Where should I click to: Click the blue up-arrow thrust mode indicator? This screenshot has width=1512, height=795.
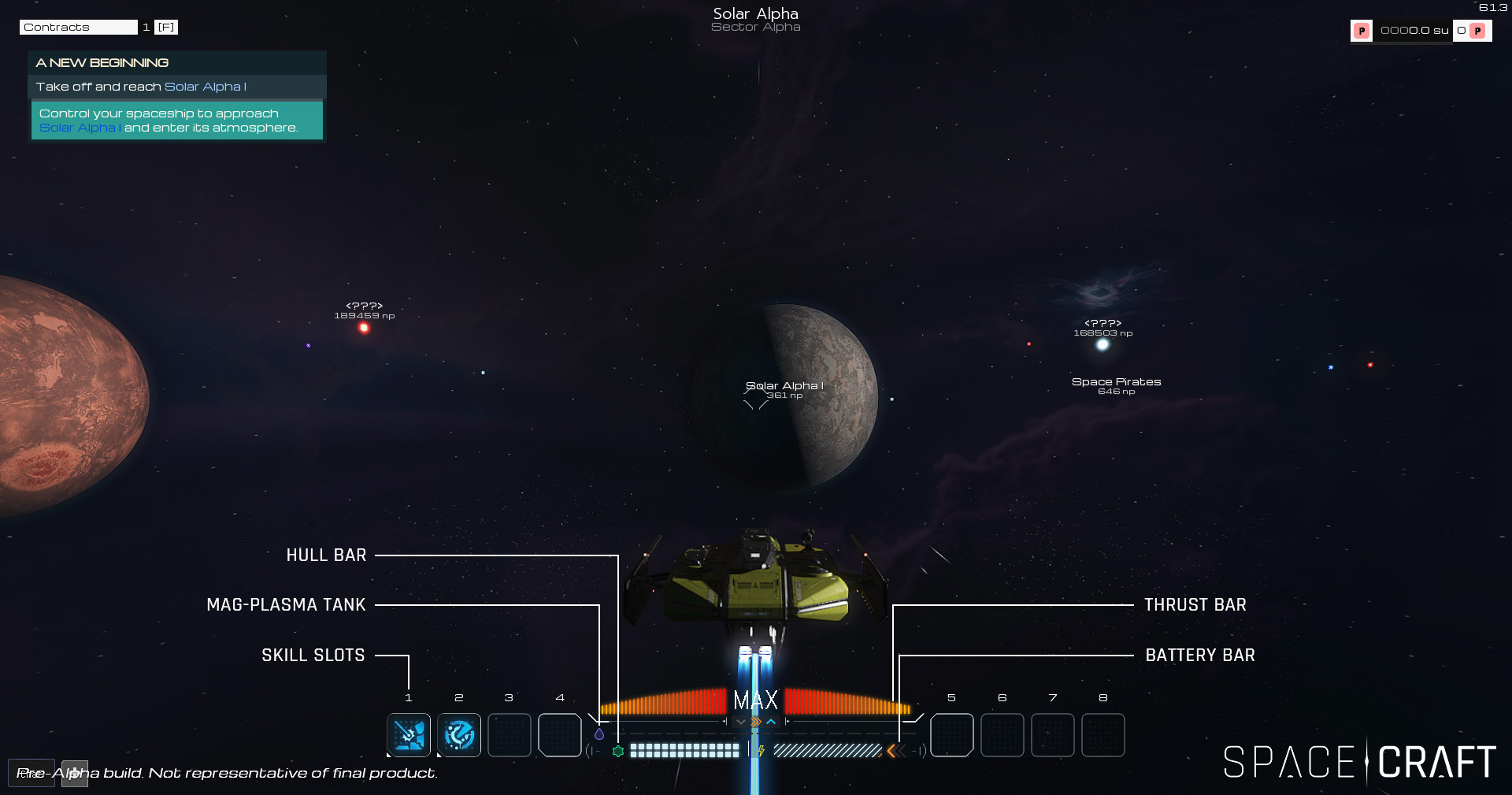point(771,722)
